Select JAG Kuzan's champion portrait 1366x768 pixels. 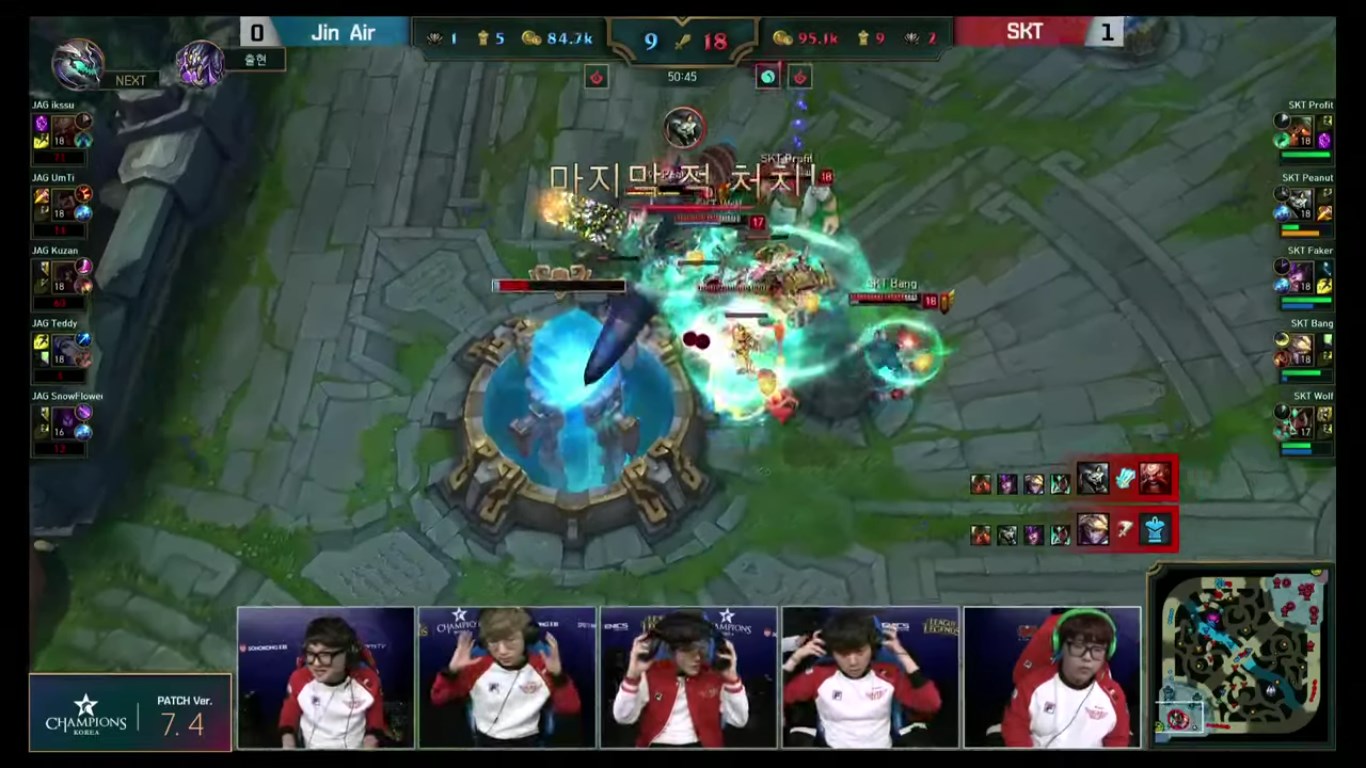65,272
